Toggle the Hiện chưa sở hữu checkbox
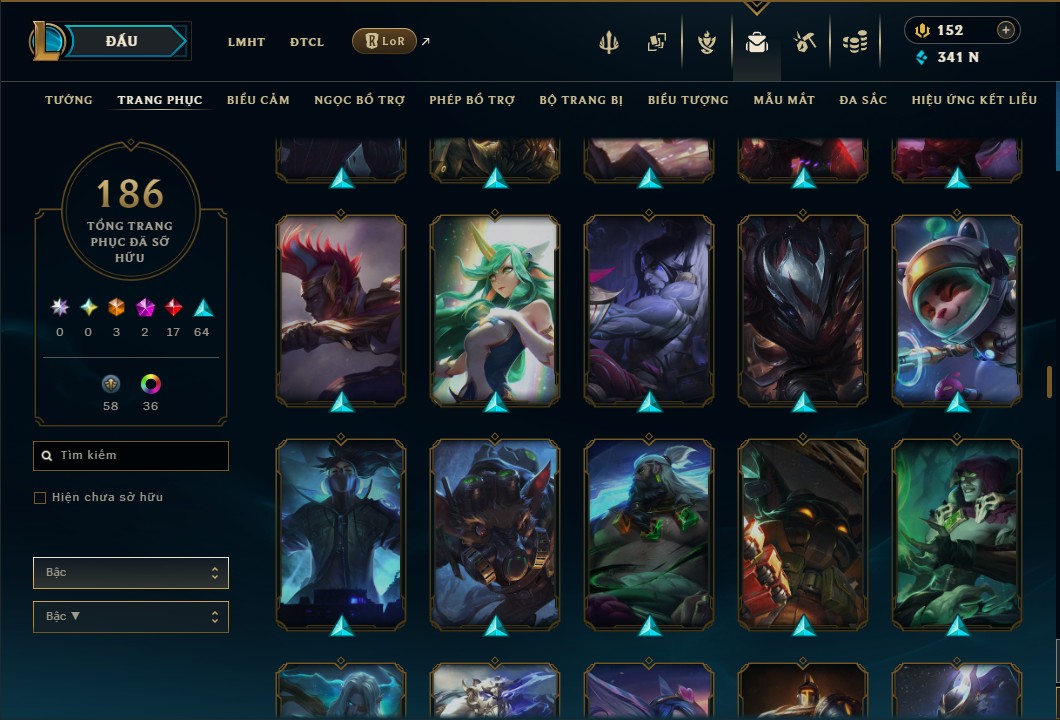Screen dimensions: 1060x720 click(x=40, y=498)
